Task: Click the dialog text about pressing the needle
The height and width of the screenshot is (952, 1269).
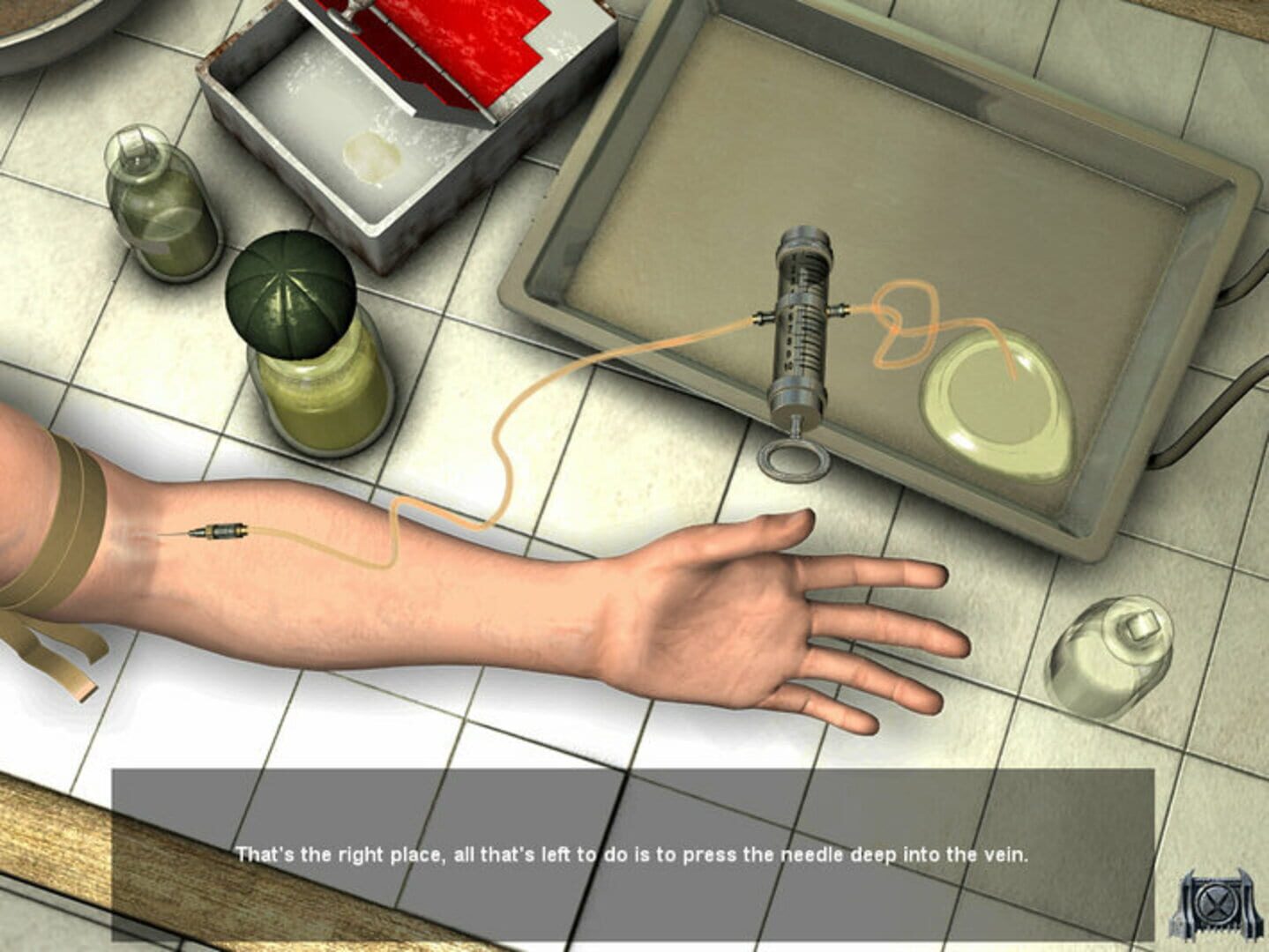Action: (x=635, y=852)
